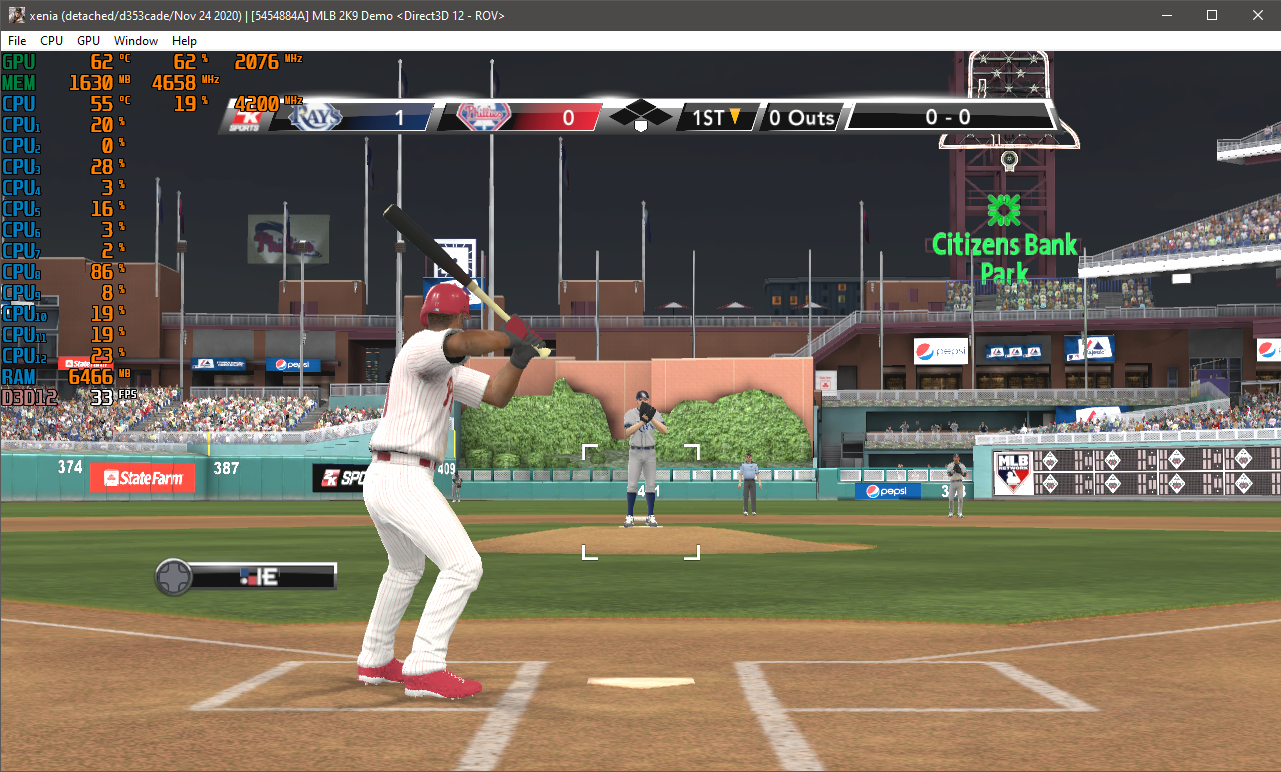
Task: Click the Pepsi sign on the outfield wall
Action: tap(886, 490)
